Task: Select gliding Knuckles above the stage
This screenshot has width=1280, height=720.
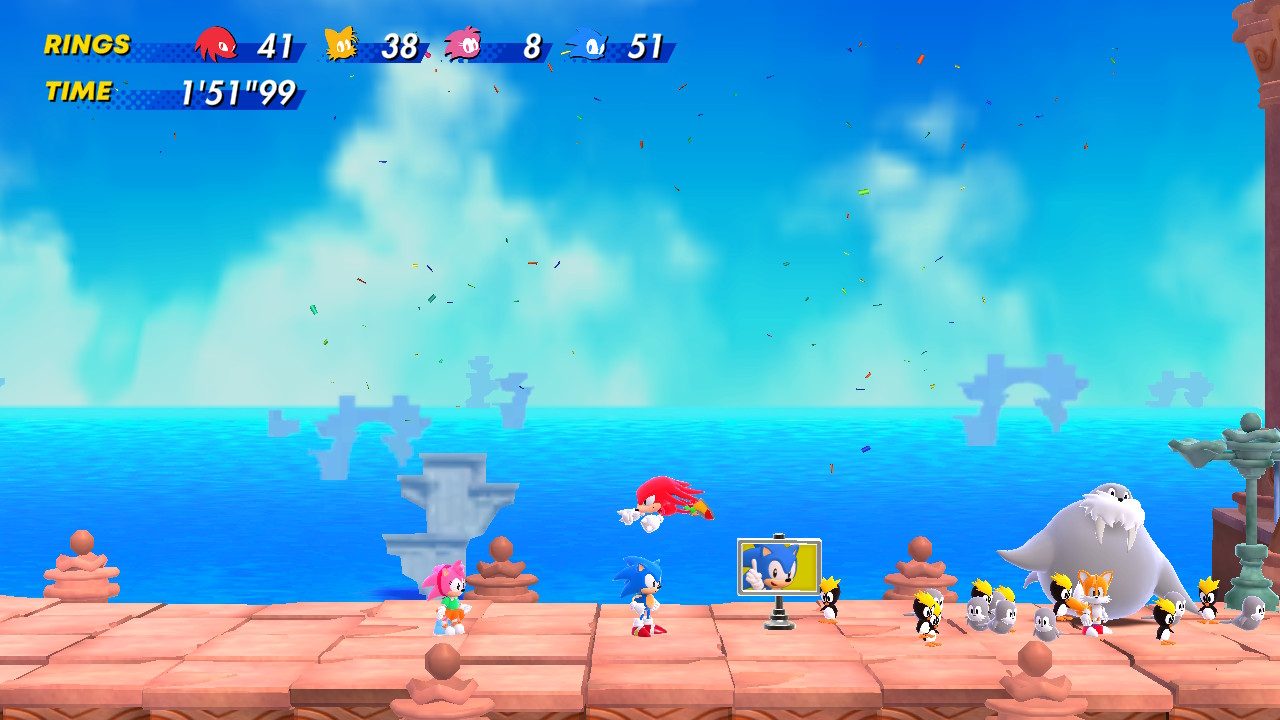Action: [667, 504]
